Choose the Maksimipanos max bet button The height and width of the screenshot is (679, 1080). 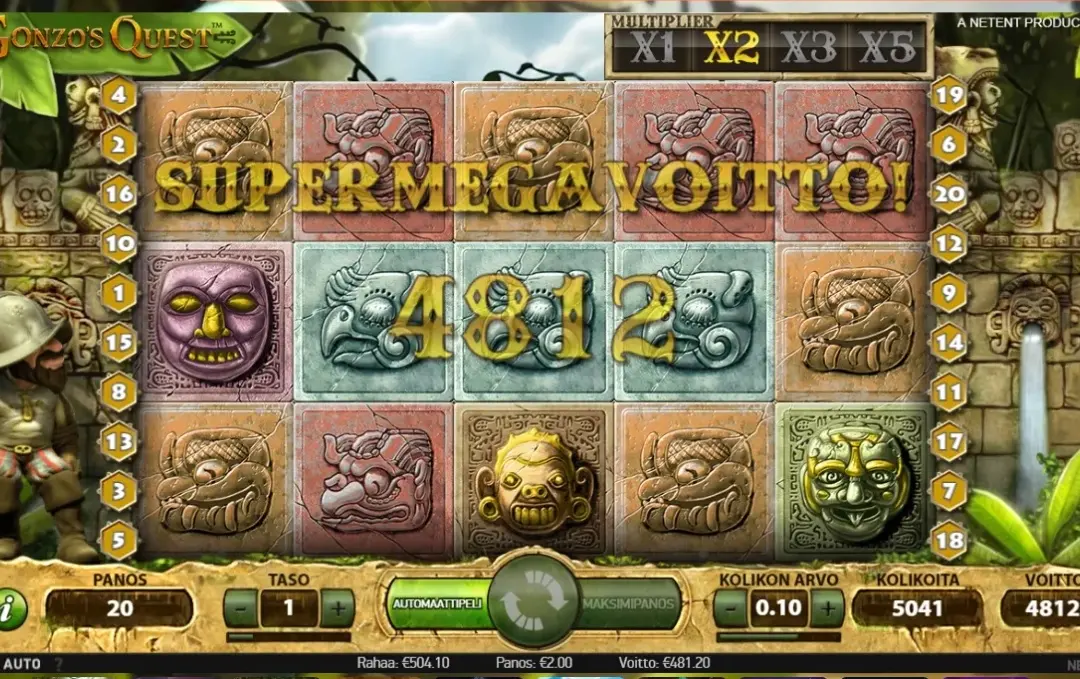[631, 605]
